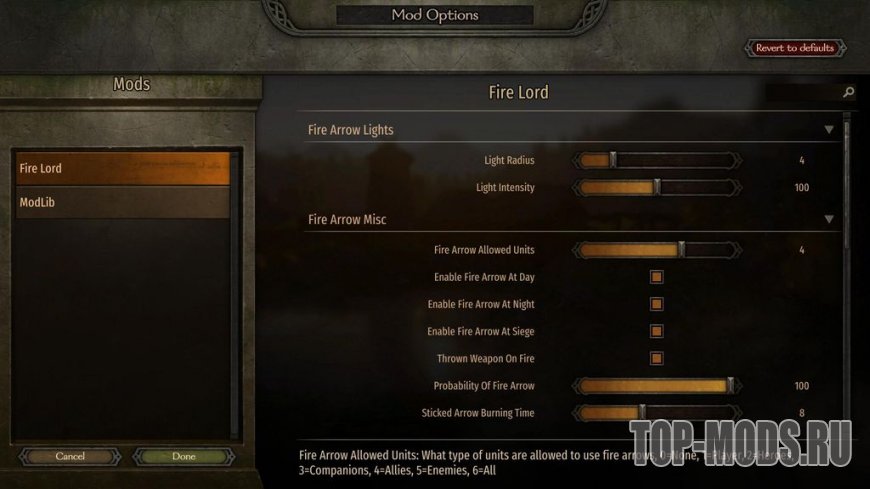This screenshot has width=870, height=489.
Task: Collapse the Fire Arrow Lights section
Action: [x=828, y=130]
